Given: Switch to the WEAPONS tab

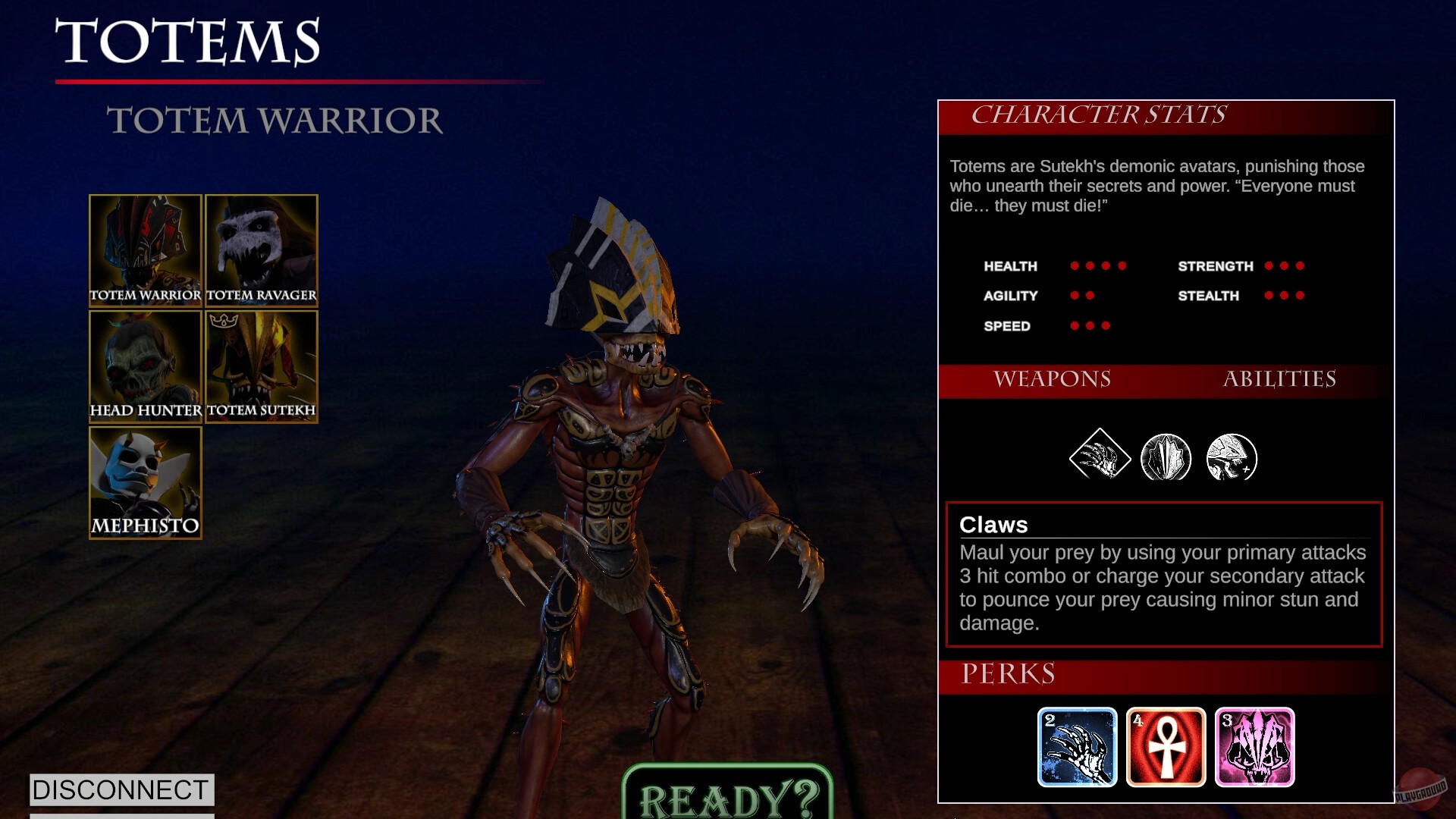Looking at the screenshot, I should (x=1054, y=379).
